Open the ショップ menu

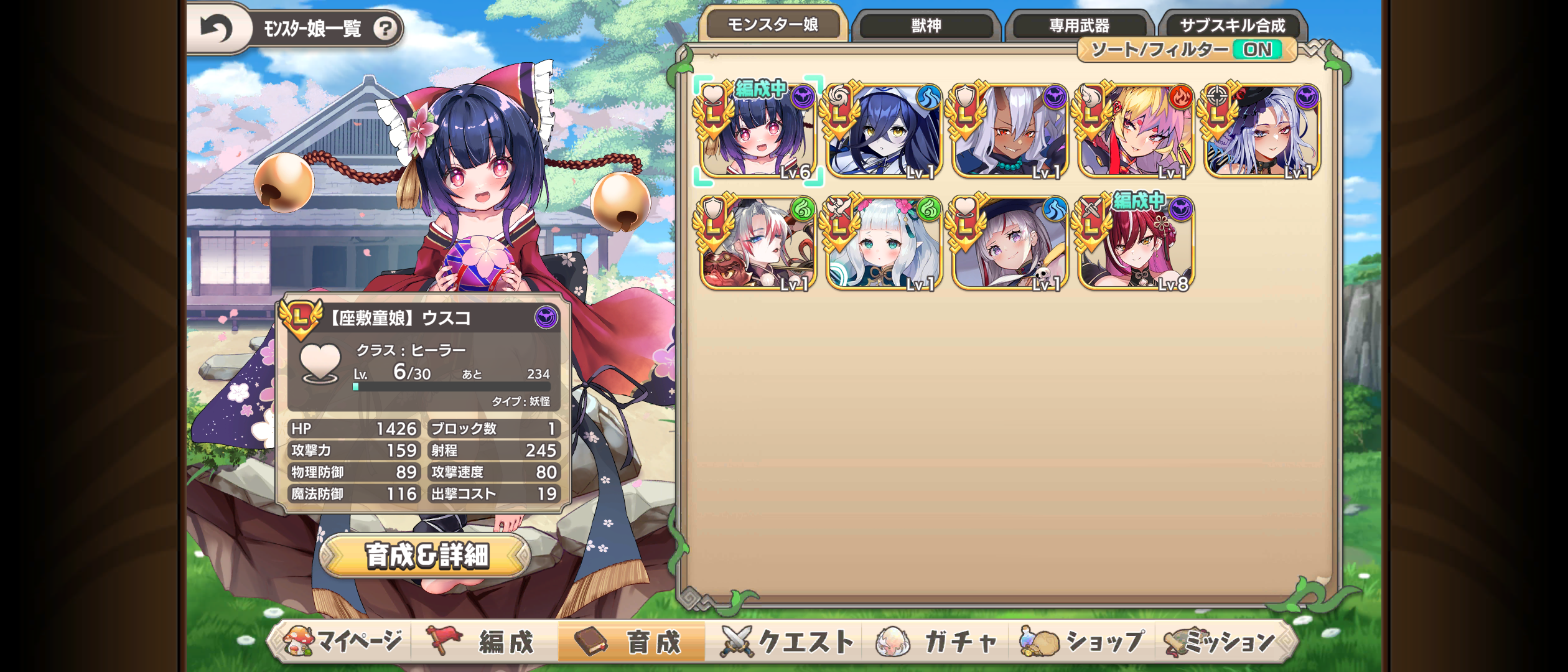(1081, 642)
